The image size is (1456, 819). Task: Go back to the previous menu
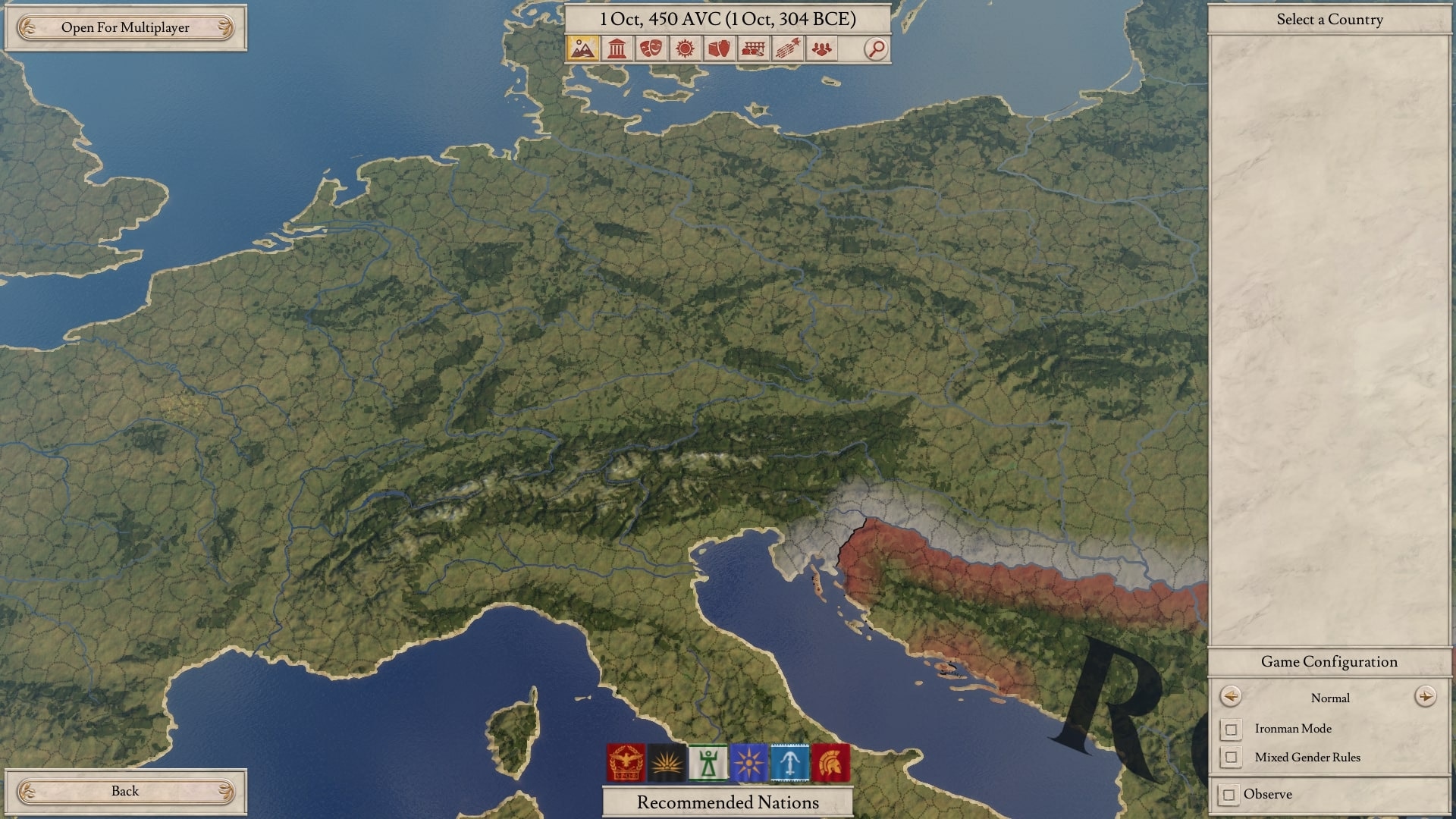pos(125,792)
